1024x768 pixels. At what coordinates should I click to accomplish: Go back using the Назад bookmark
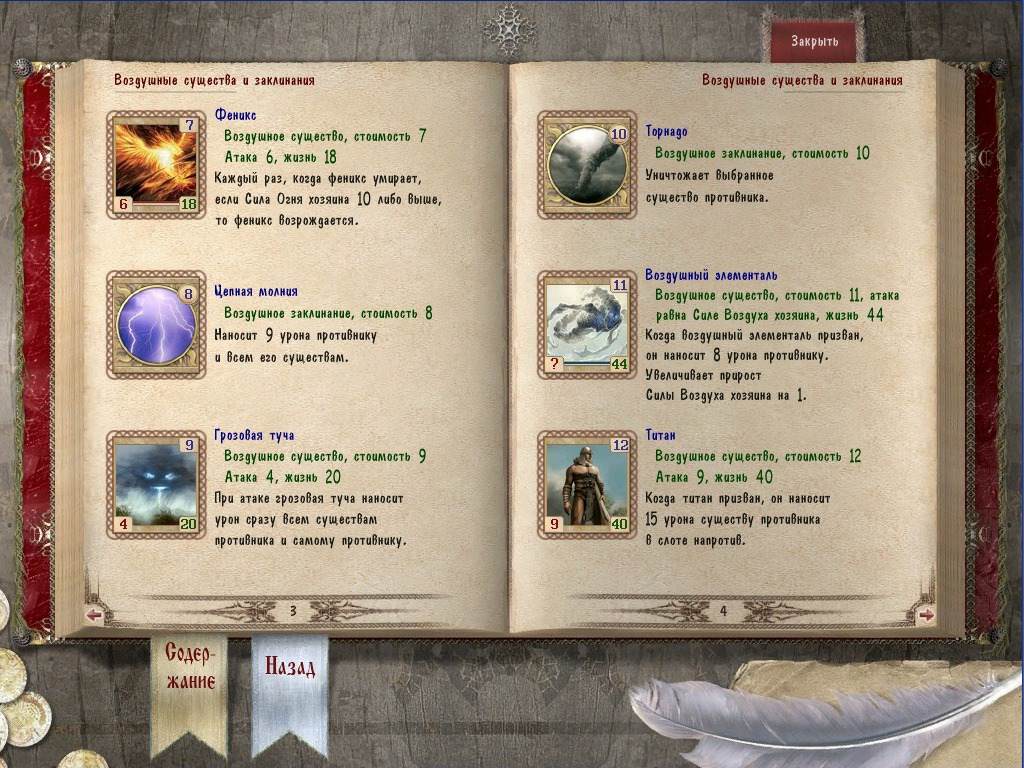click(x=290, y=667)
